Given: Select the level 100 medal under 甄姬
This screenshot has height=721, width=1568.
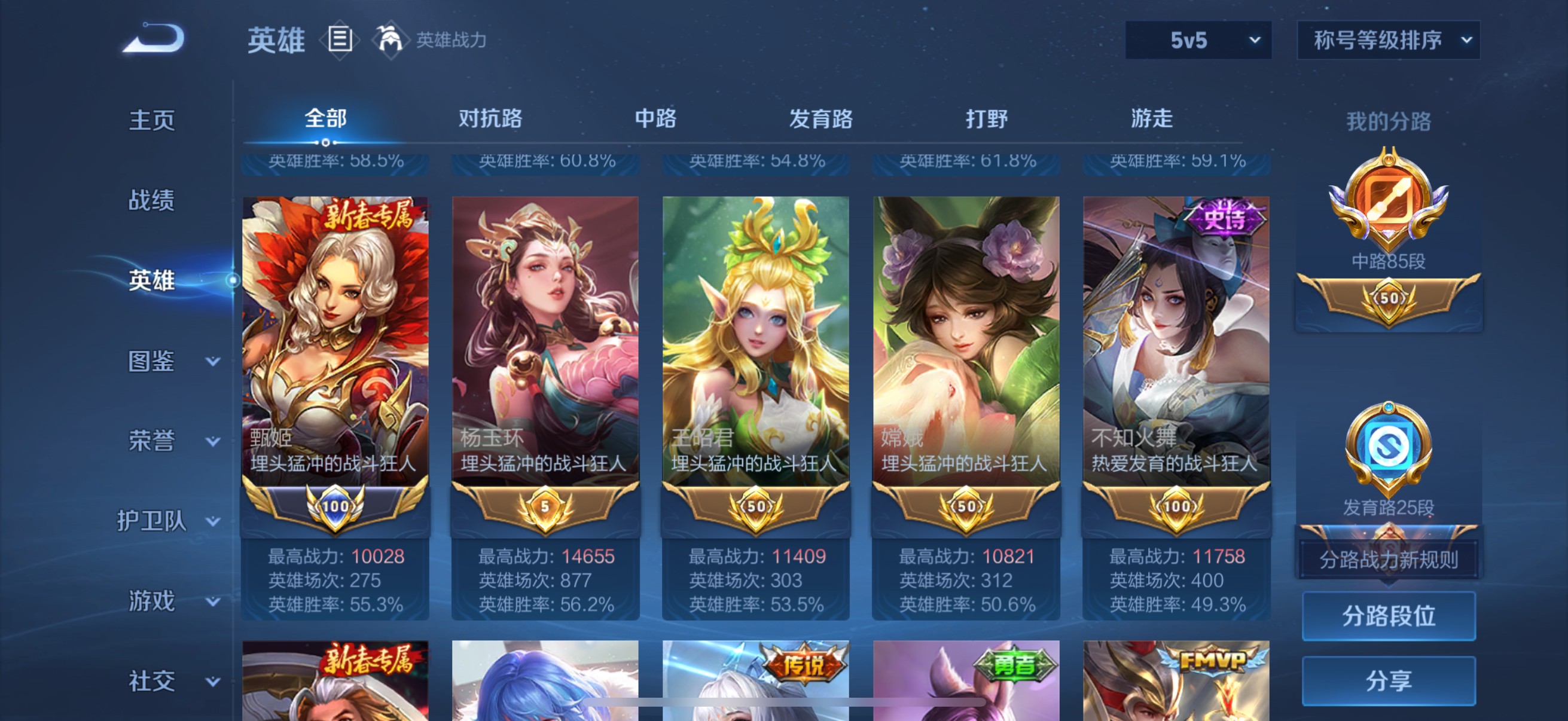Looking at the screenshot, I should tap(335, 505).
